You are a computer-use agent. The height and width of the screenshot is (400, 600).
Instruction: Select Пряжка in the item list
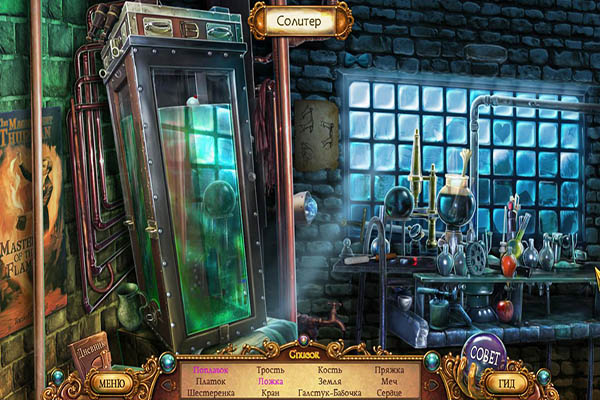[388, 369]
